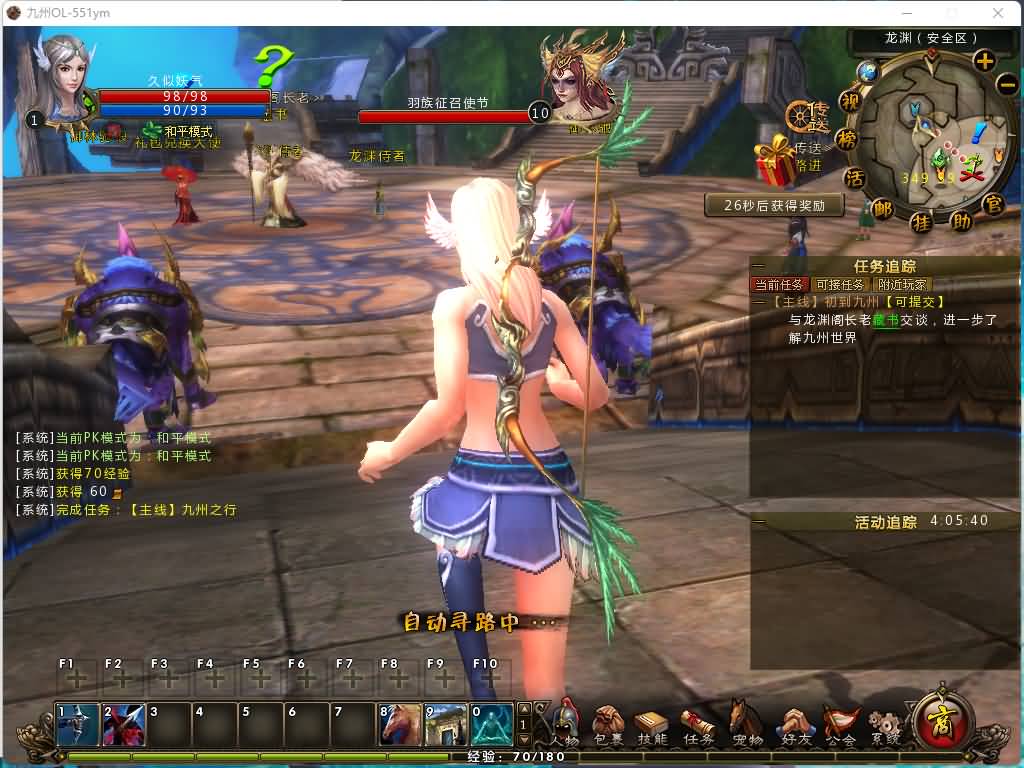This screenshot has height=768, width=1024.
Task: Open the 系统 system settings gears
Action: [x=884, y=723]
